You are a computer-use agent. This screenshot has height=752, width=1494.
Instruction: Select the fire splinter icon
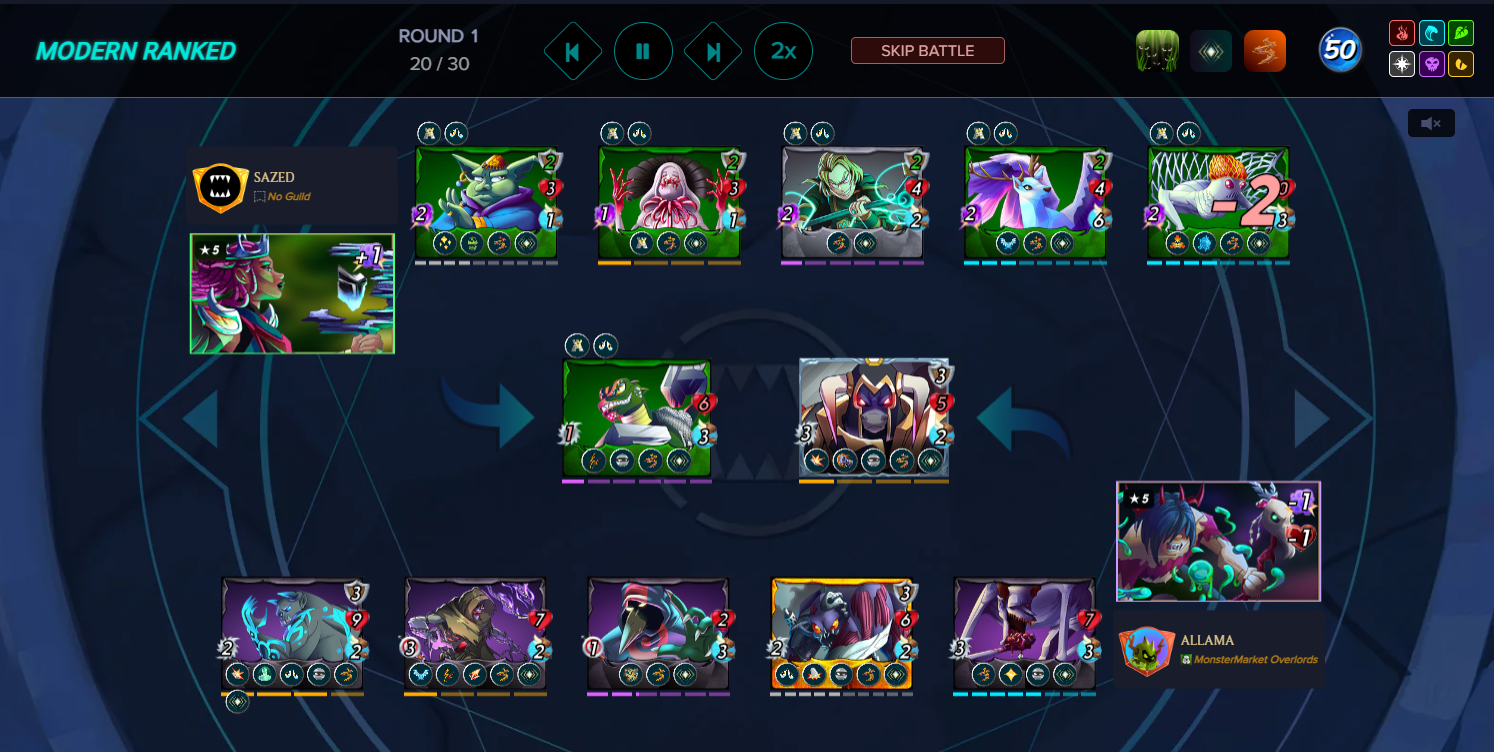[1401, 31]
